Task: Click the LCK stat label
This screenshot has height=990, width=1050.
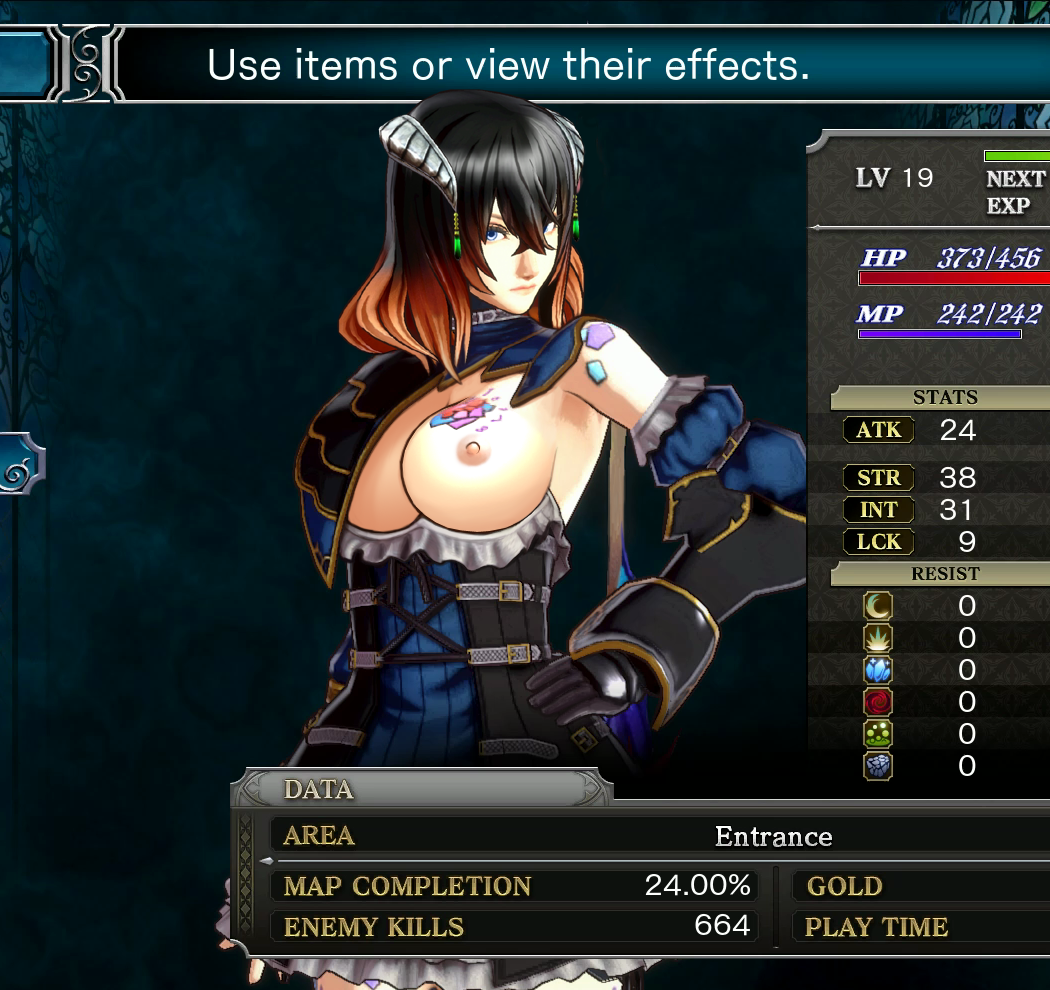Action: tap(878, 542)
